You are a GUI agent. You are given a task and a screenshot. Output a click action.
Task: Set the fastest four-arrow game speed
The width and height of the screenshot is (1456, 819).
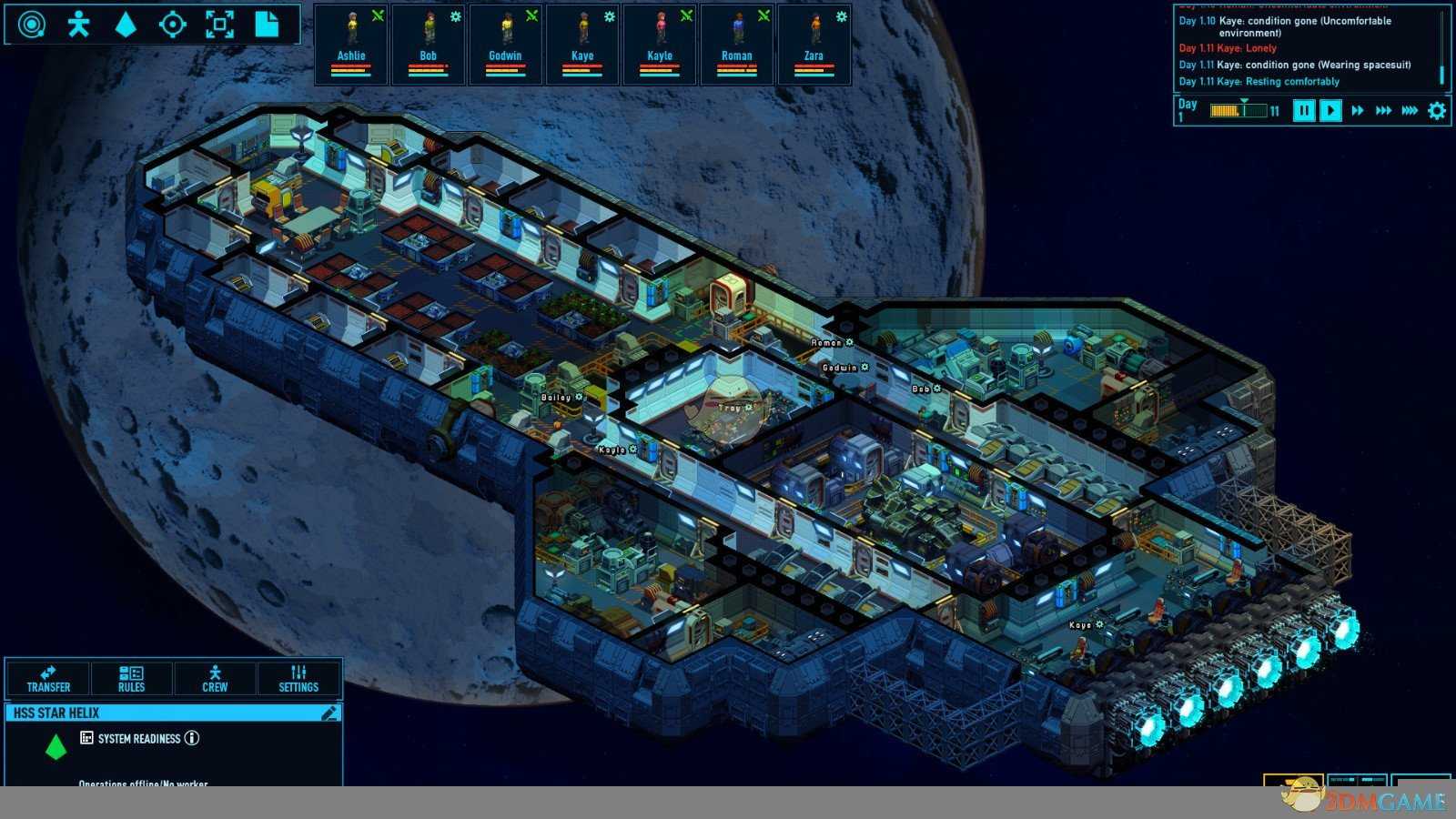coord(1410,111)
